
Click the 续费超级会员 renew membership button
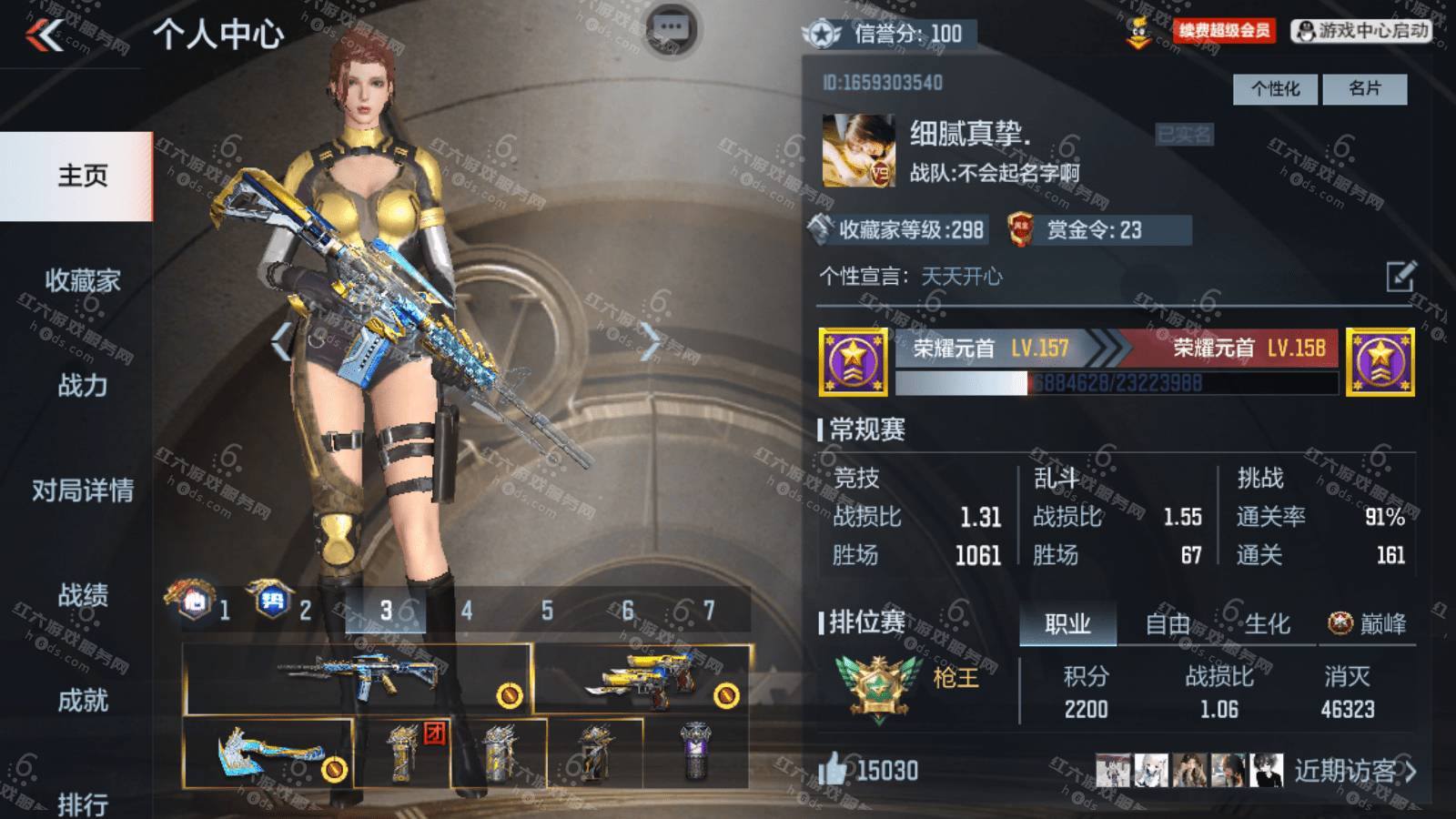click(x=1224, y=32)
